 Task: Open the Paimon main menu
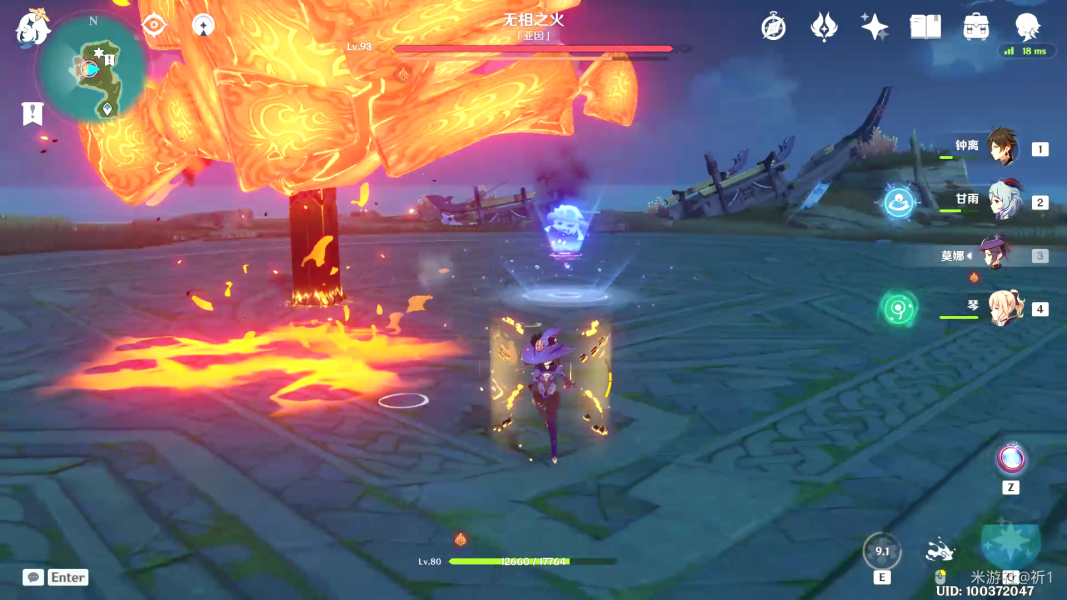click(33, 28)
